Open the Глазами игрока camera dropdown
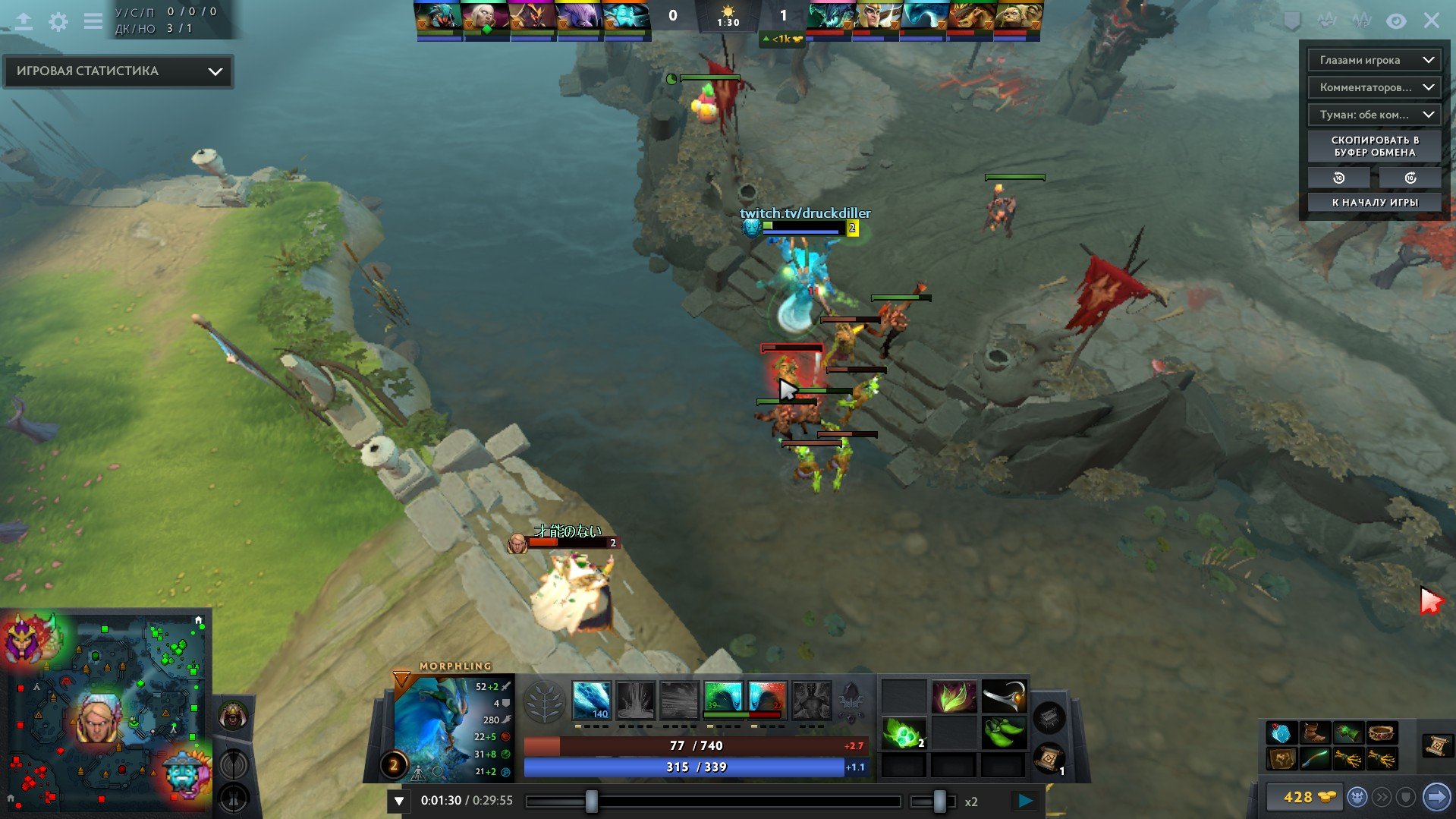This screenshot has height=819, width=1456. click(x=1373, y=60)
